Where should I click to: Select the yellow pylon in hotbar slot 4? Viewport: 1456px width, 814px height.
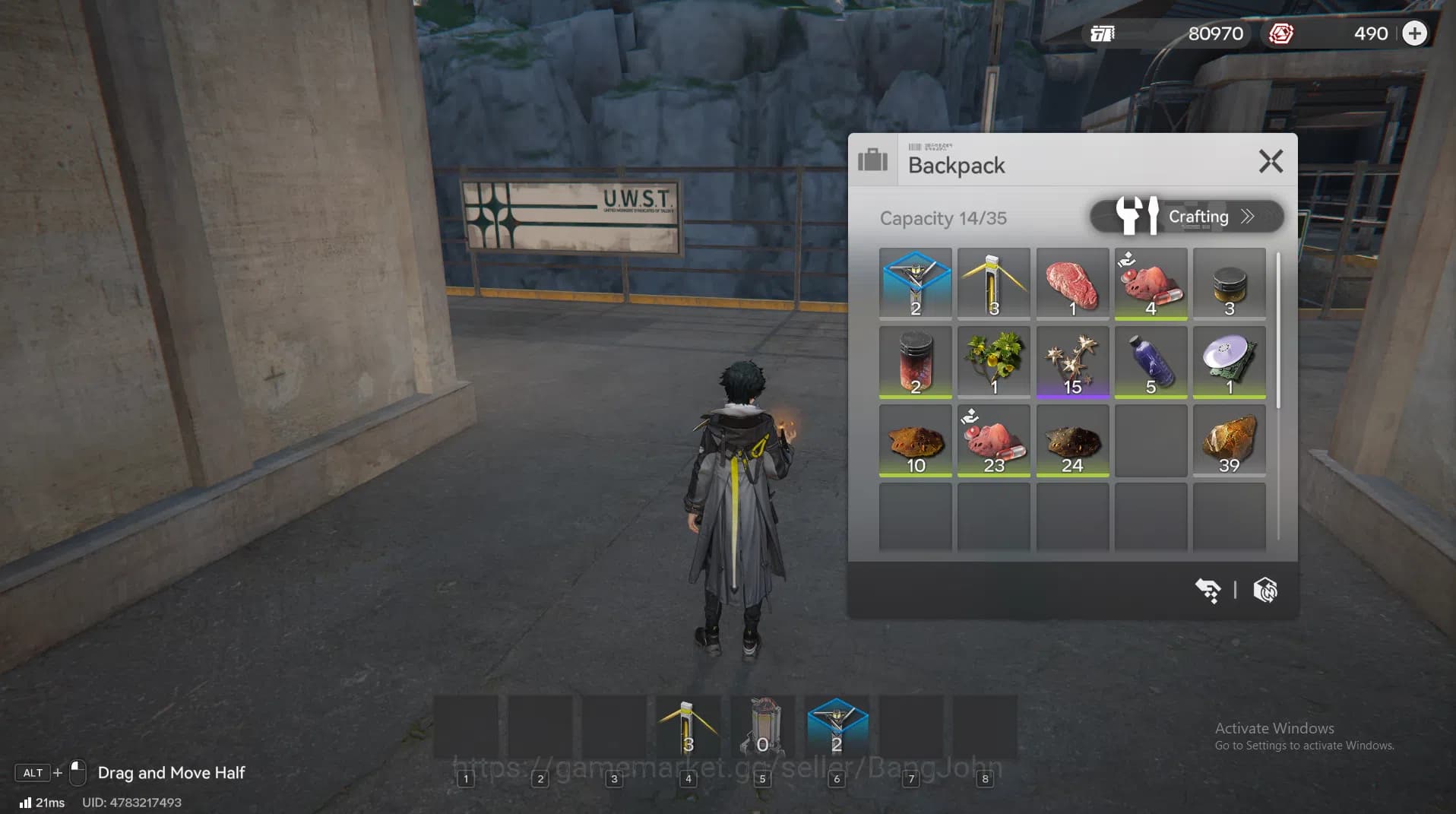pyautogui.click(x=688, y=727)
